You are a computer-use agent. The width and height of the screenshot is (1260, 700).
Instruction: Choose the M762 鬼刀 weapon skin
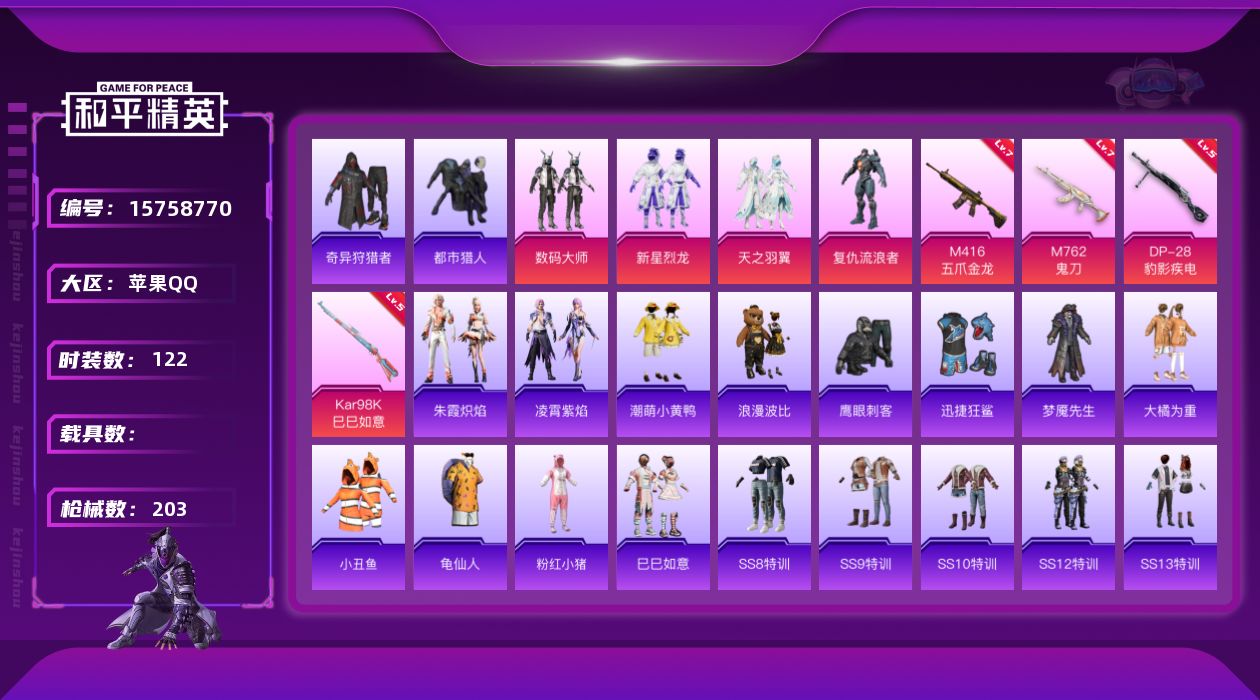[1068, 211]
